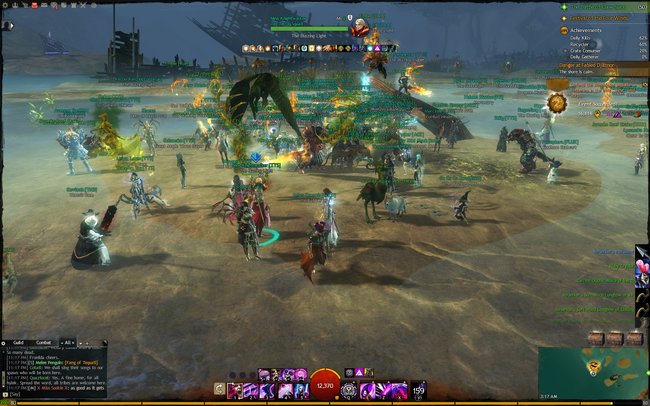The image size is (650, 406).
Task: Activate the elite skill showing 159
Action: [x=418, y=388]
